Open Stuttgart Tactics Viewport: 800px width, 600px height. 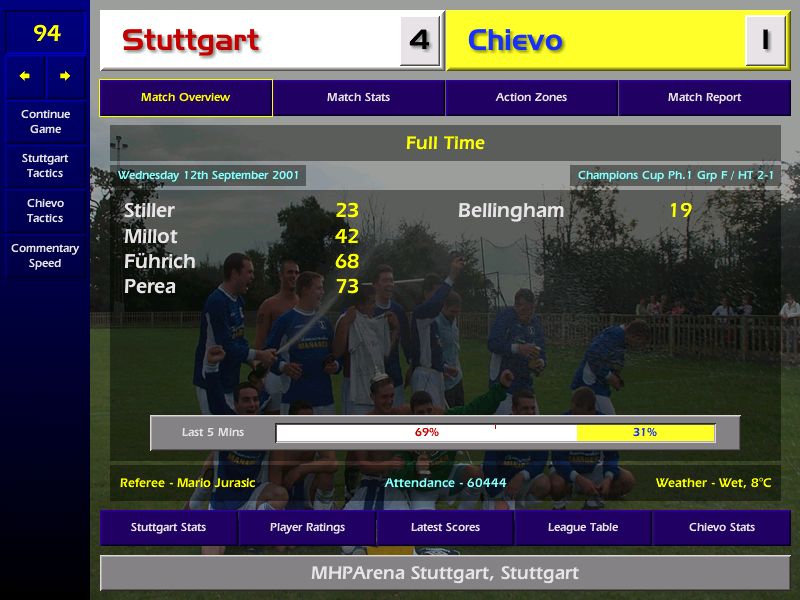[x=45, y=166]
